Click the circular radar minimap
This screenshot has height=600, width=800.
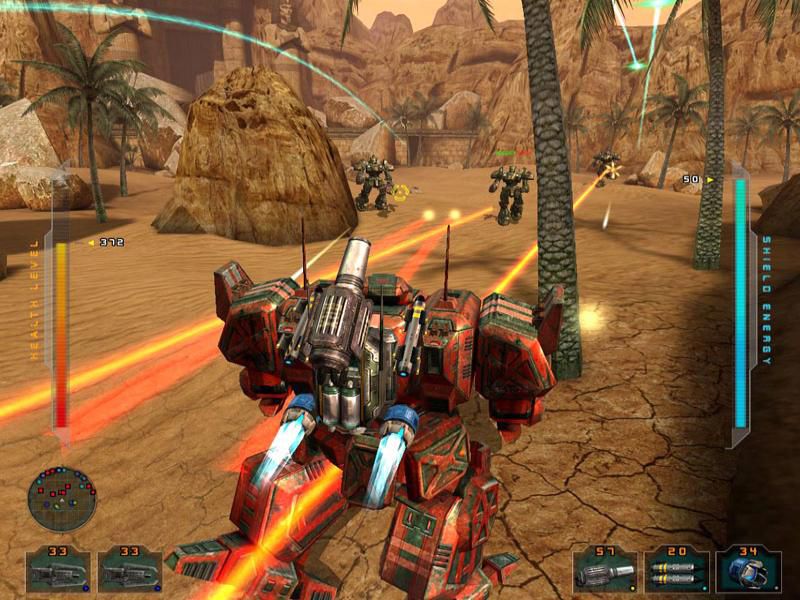pos(62,498)
